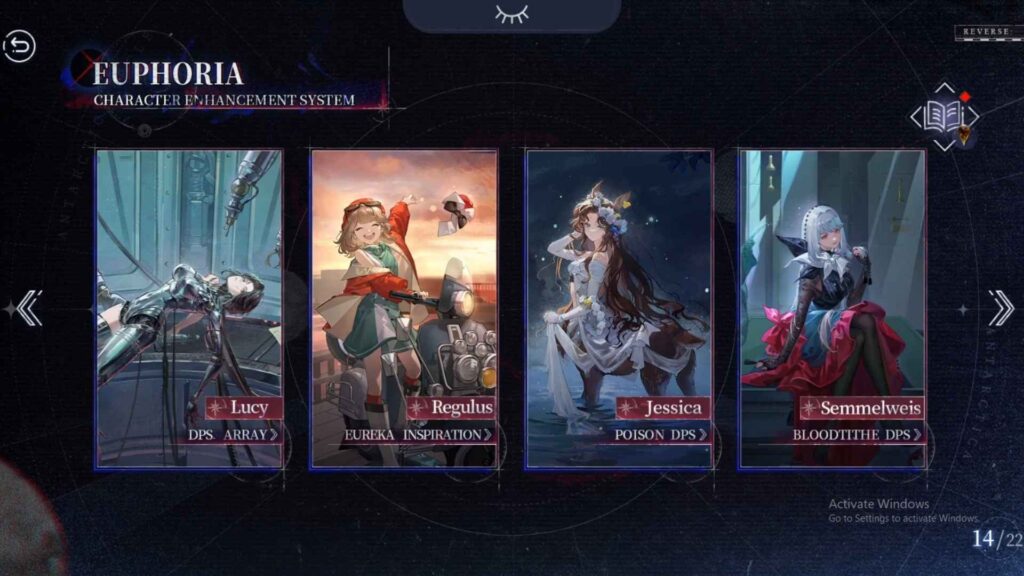Select Lucy's character card

[x=189, y=280]
